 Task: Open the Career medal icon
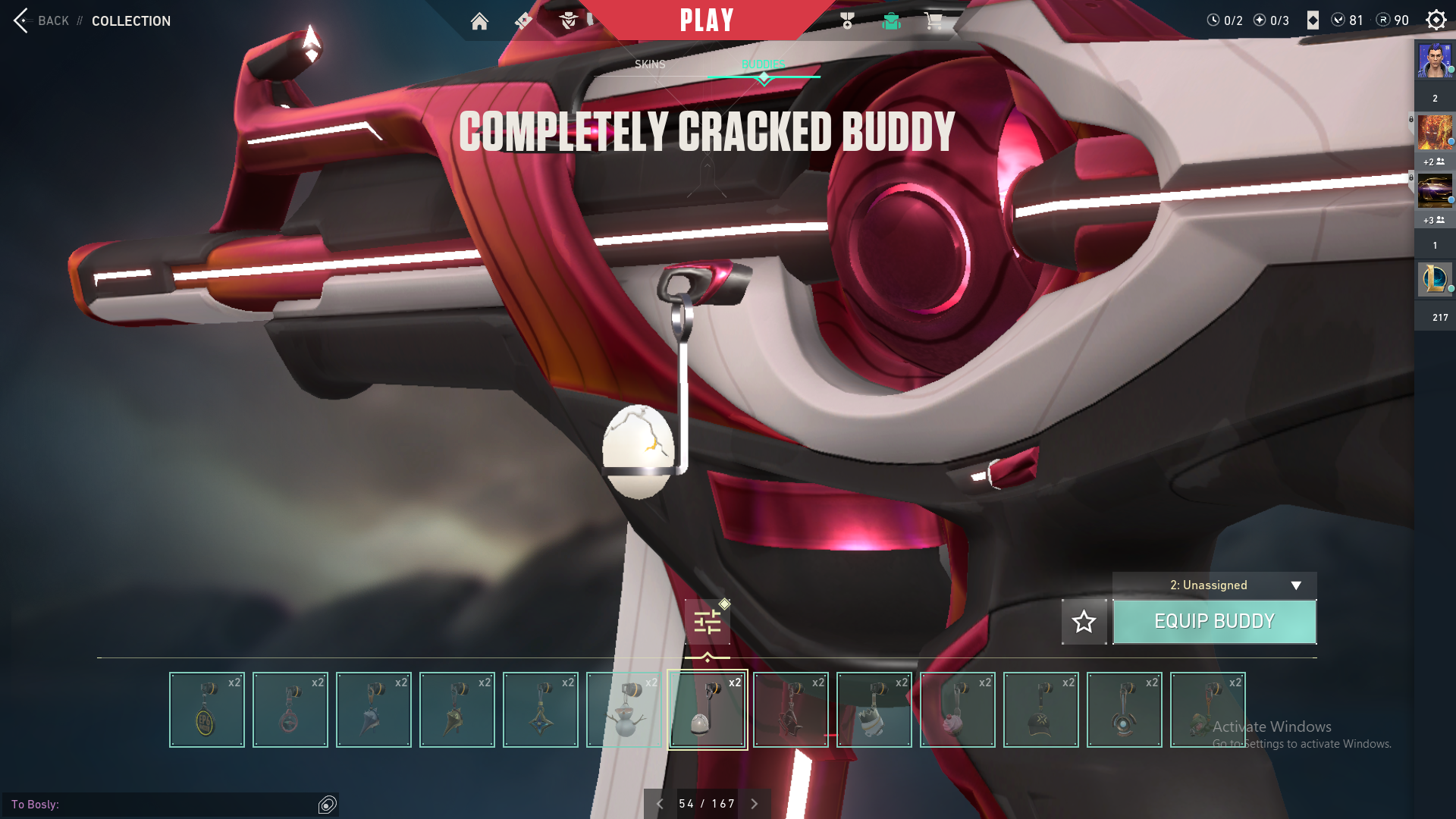point(847,21)
